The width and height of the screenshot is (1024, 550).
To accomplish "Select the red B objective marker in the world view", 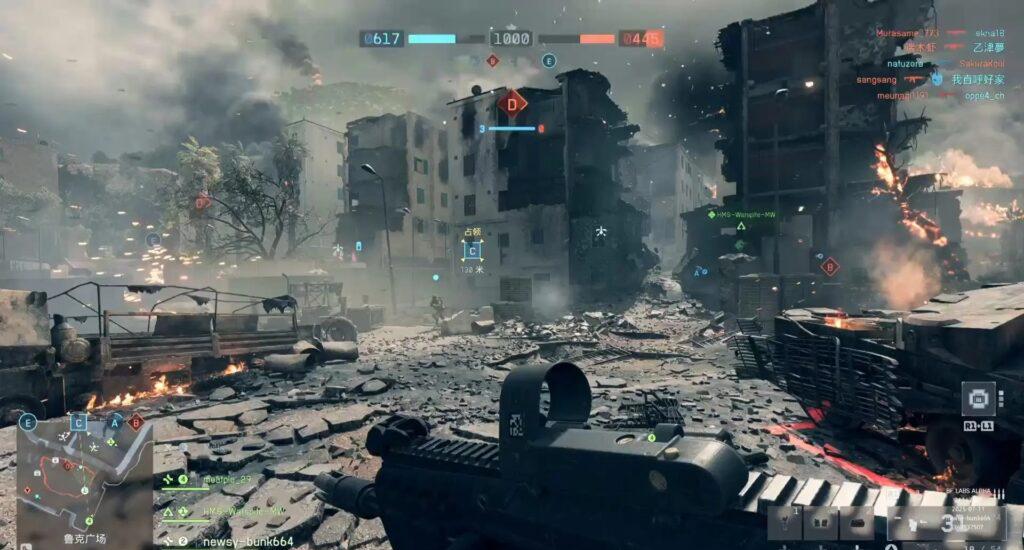I will click(829, 266).
